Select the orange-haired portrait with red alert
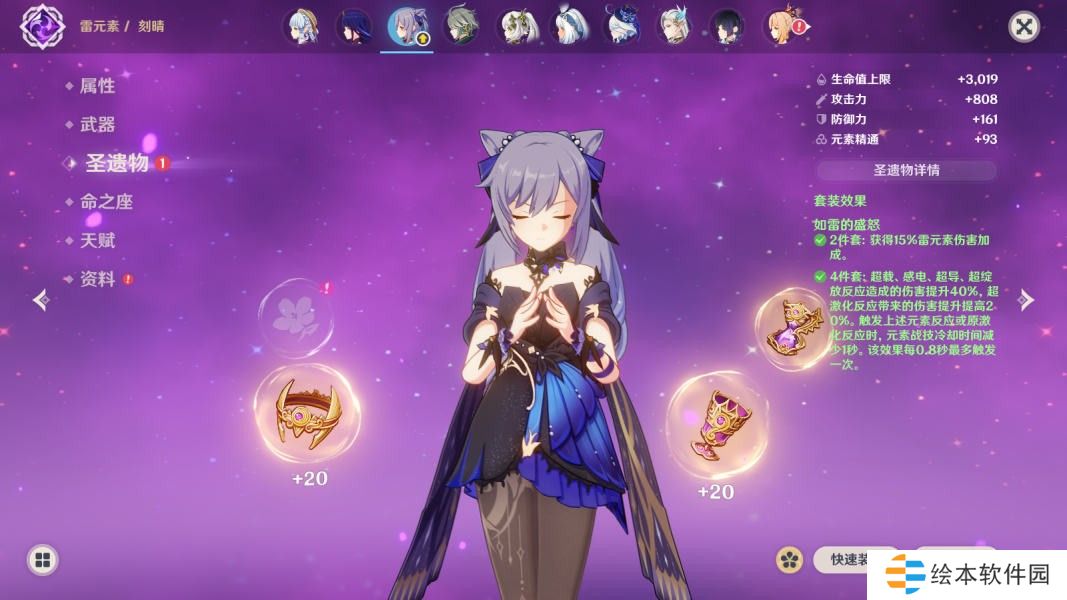 tap(780, 27)
